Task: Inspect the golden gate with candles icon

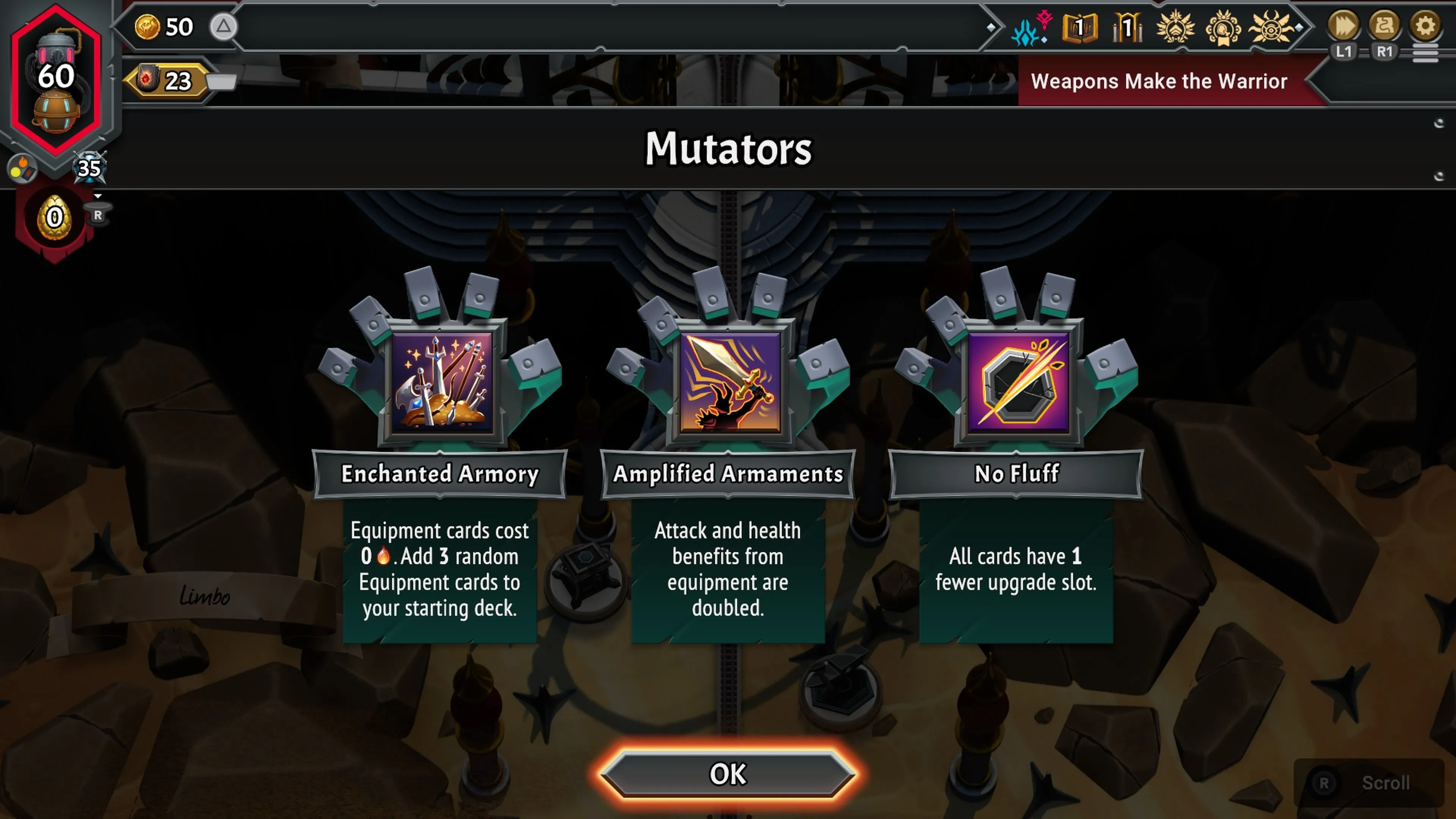Action: click(x=1128, y=27)
